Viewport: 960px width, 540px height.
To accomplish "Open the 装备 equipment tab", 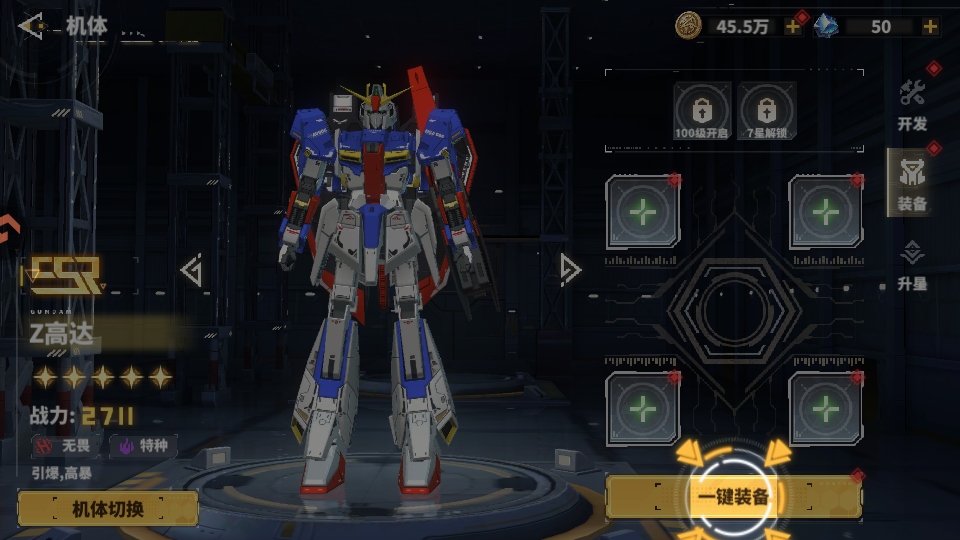I will point(911,183).
